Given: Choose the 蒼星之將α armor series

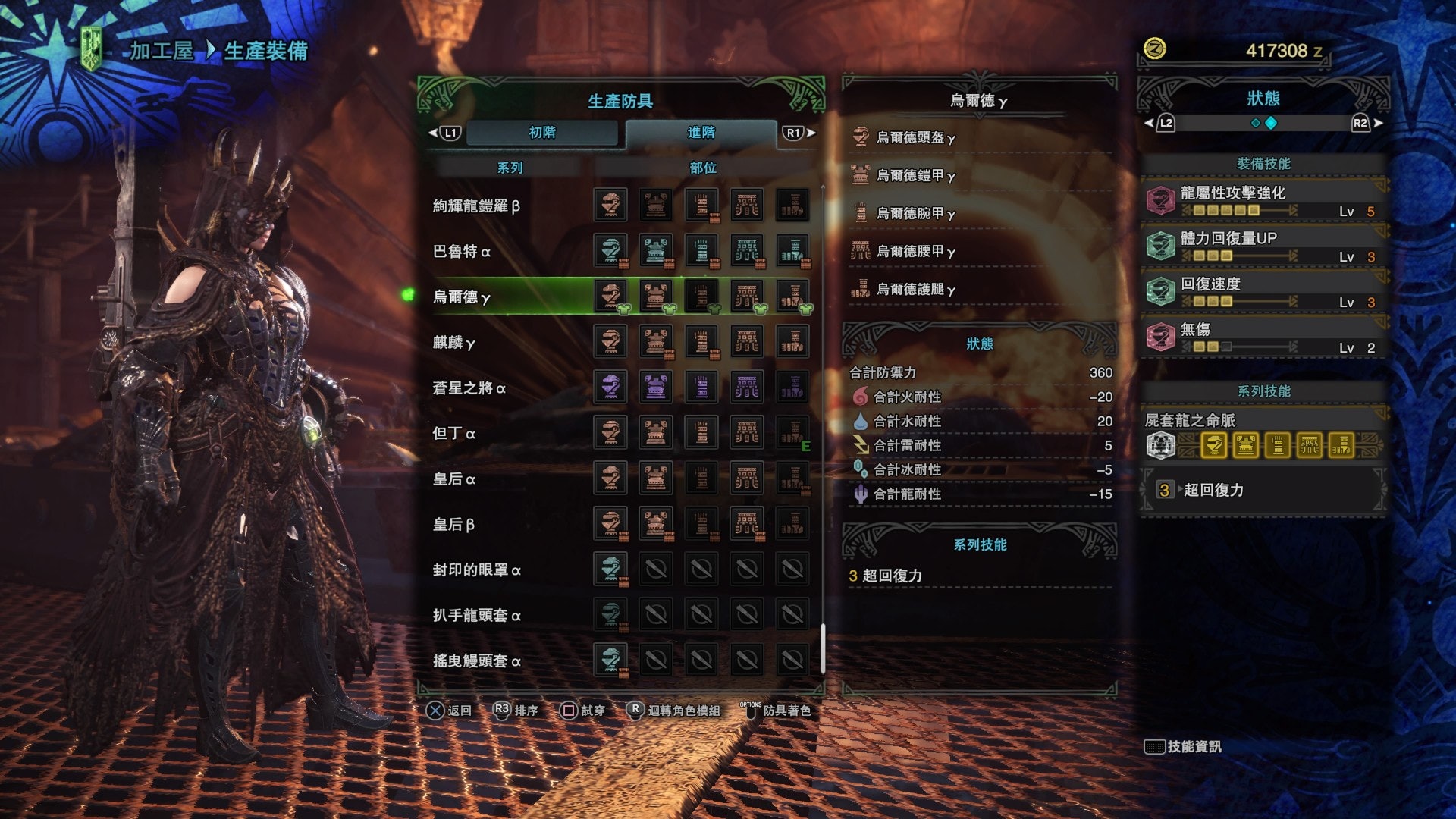Looking at the screenshot, I should (469, 388).
